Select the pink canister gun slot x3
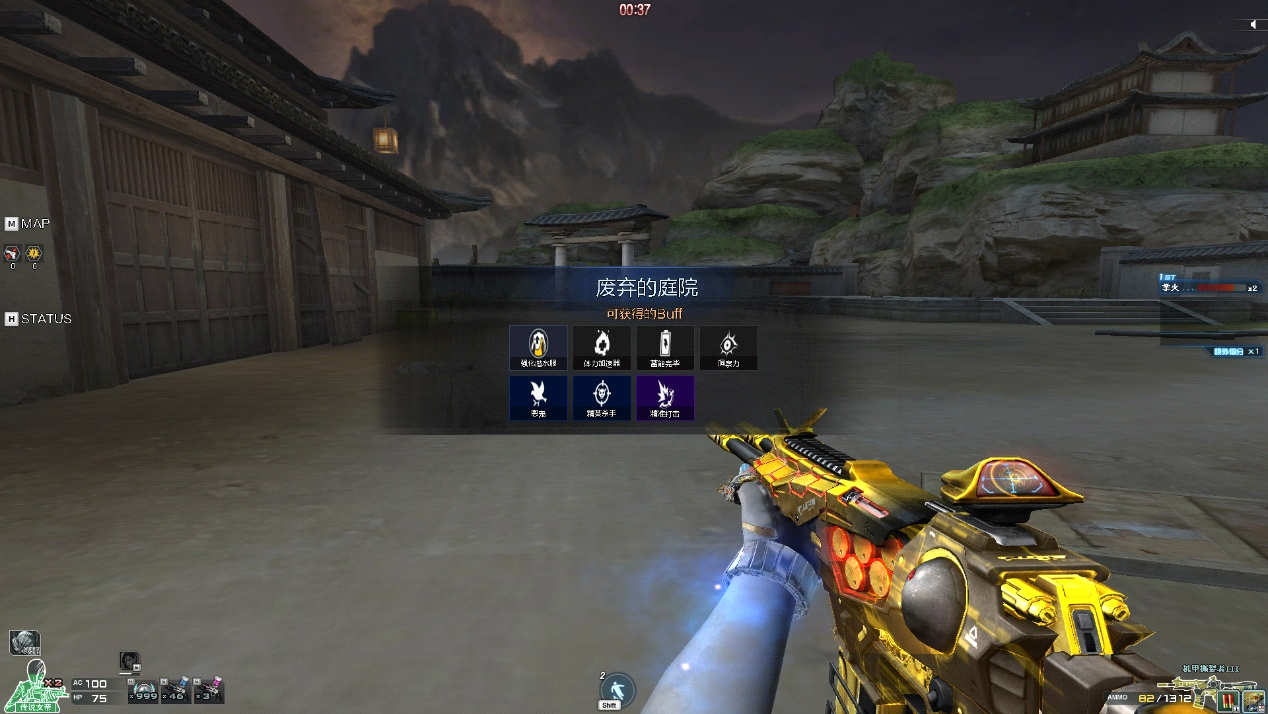 (208, 691)
